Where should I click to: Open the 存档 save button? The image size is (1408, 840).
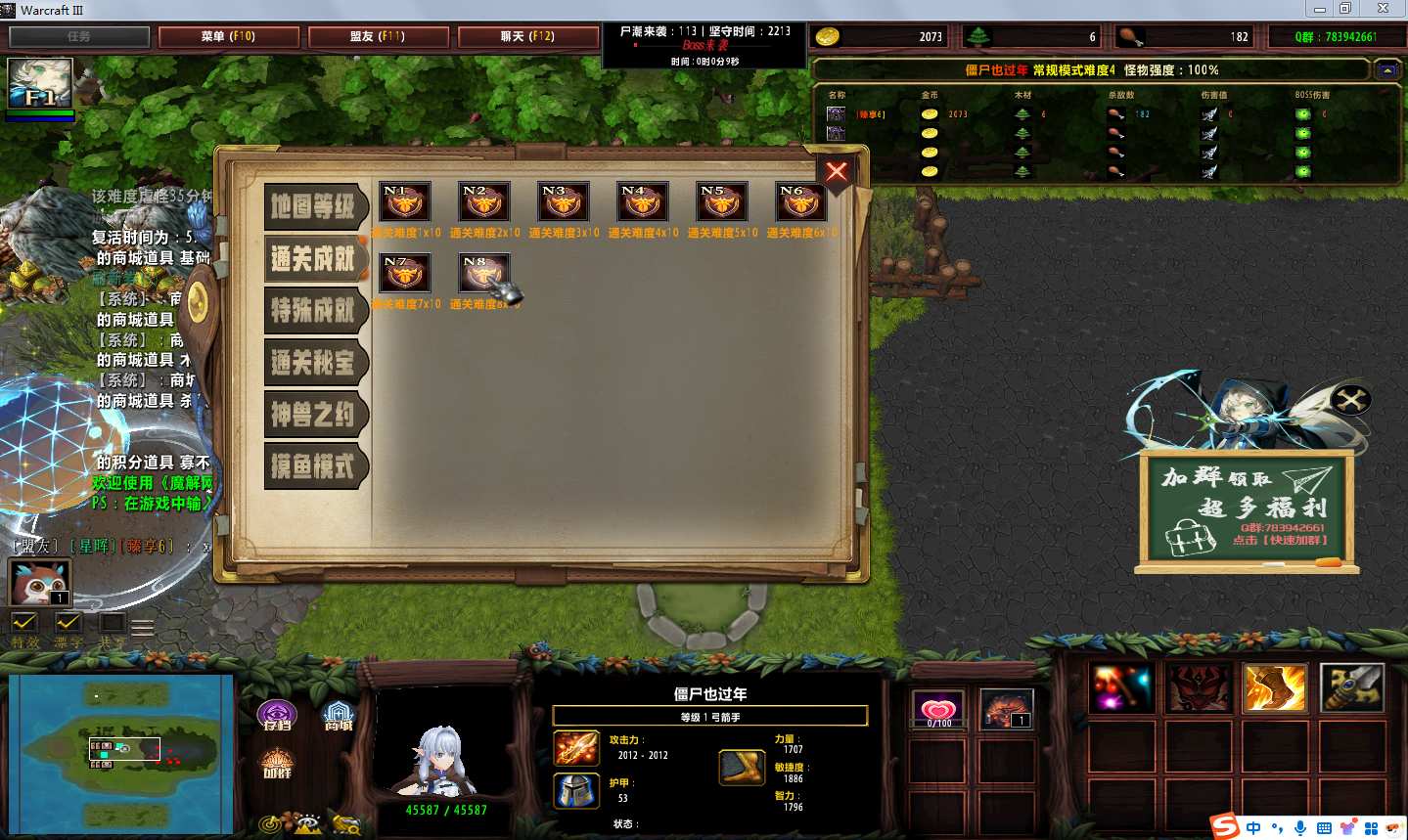tap(277, 715)
